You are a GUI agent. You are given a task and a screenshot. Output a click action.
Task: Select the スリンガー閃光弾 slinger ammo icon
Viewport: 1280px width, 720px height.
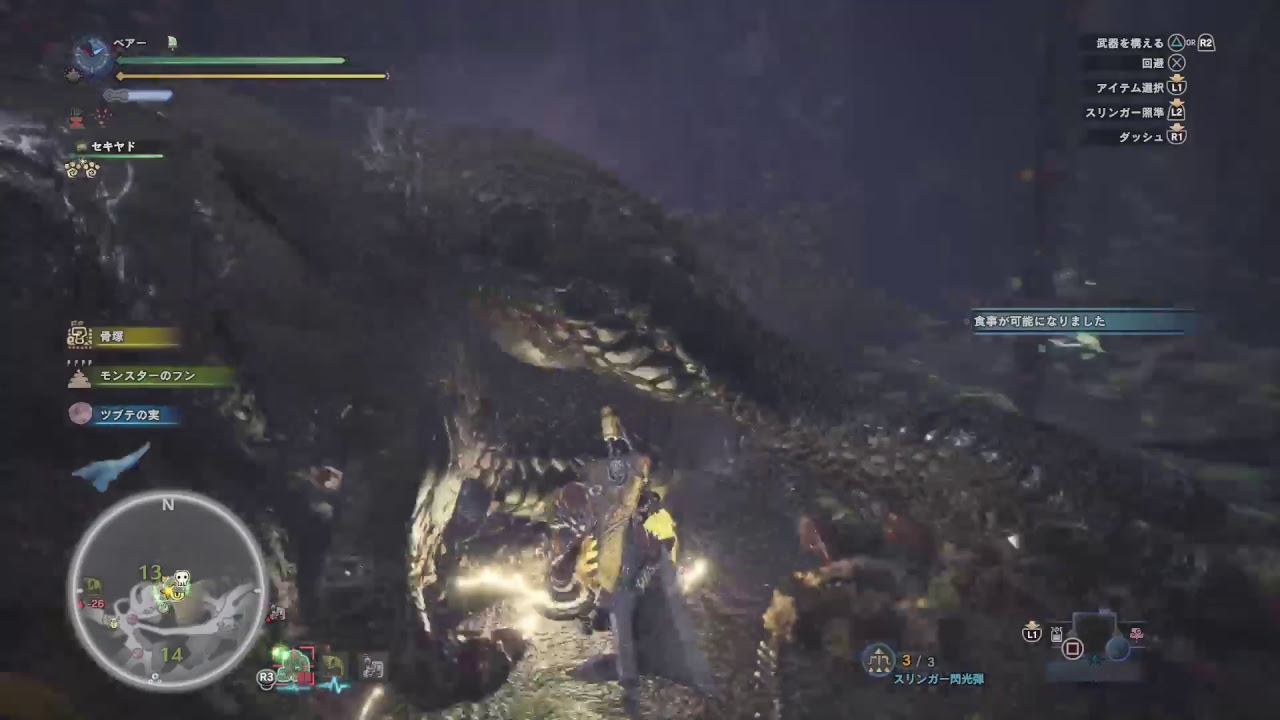coord(880,658)
